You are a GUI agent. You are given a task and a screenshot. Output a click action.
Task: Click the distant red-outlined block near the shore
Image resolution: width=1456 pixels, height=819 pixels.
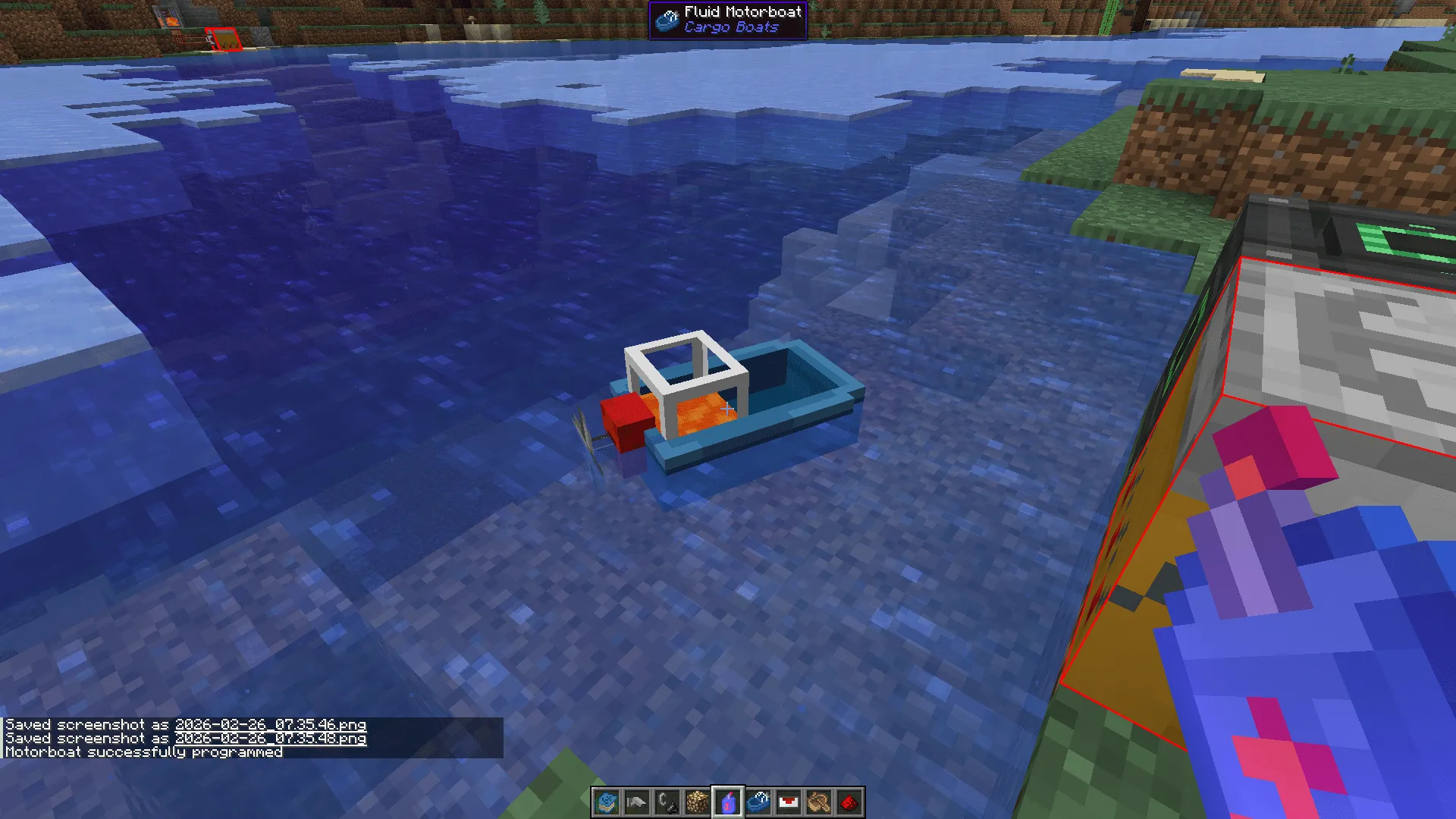tap(223, 37)
